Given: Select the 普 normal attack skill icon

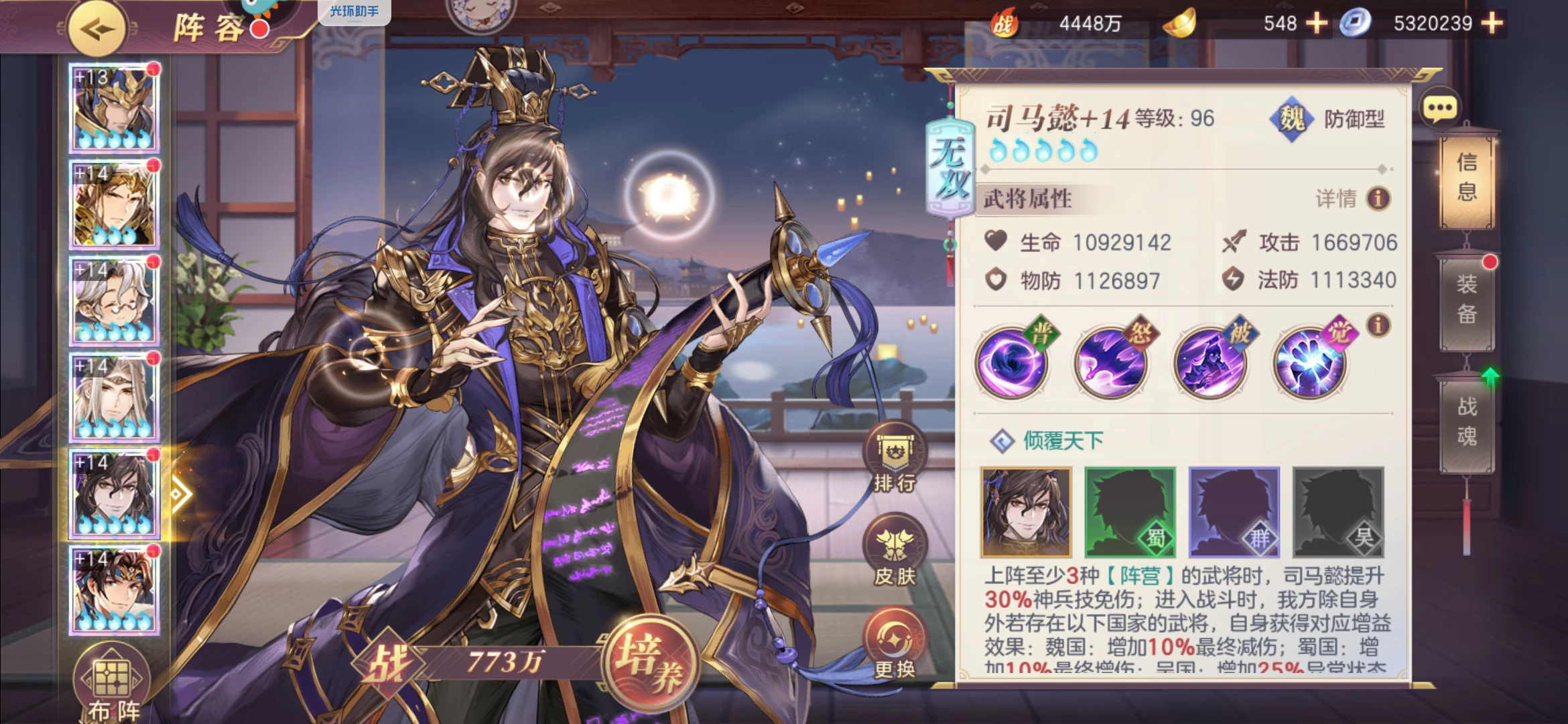Looking at the screenshot, I should 1012,363.
